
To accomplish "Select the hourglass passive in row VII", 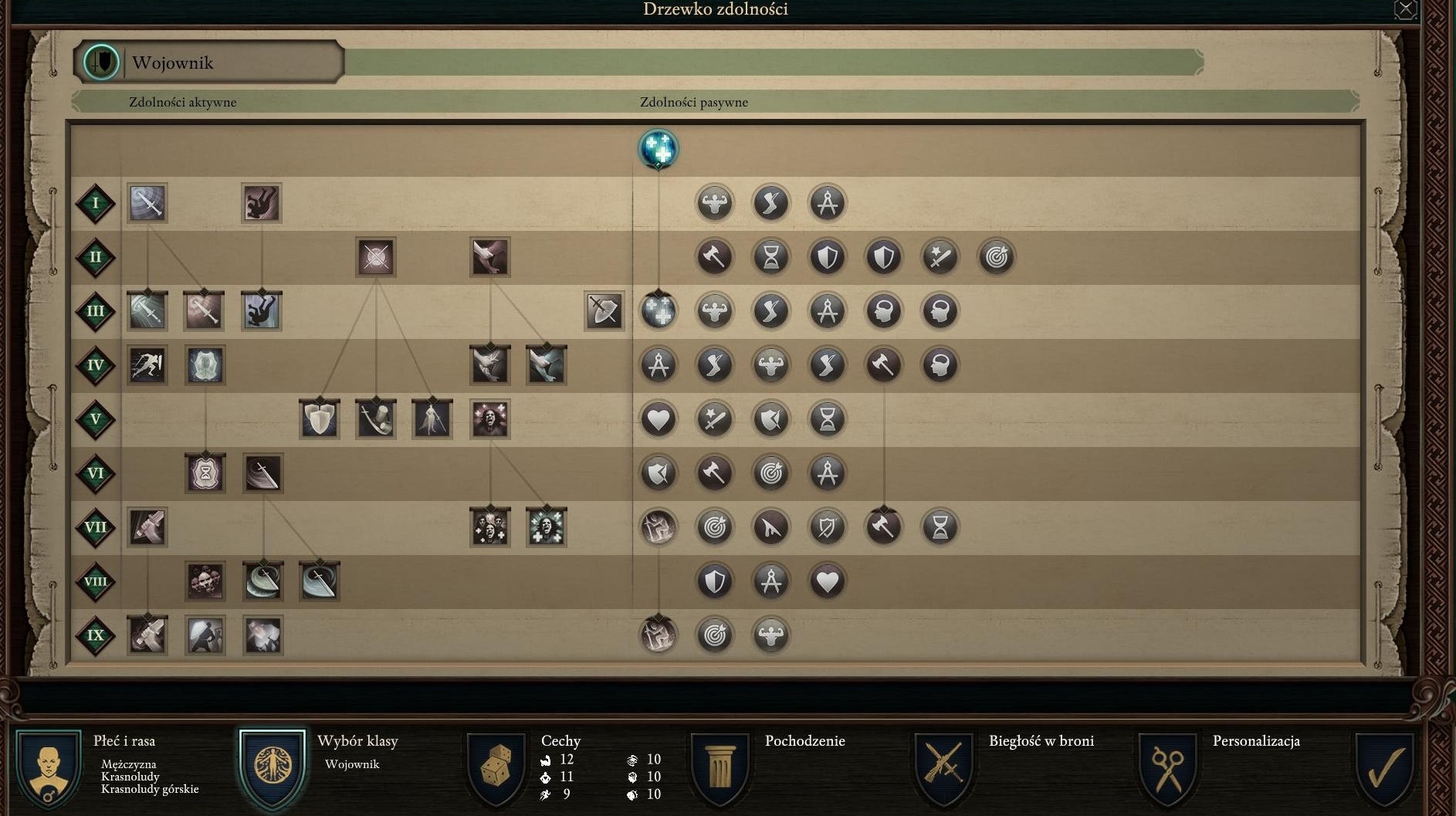I will click(x=940, y=527).
